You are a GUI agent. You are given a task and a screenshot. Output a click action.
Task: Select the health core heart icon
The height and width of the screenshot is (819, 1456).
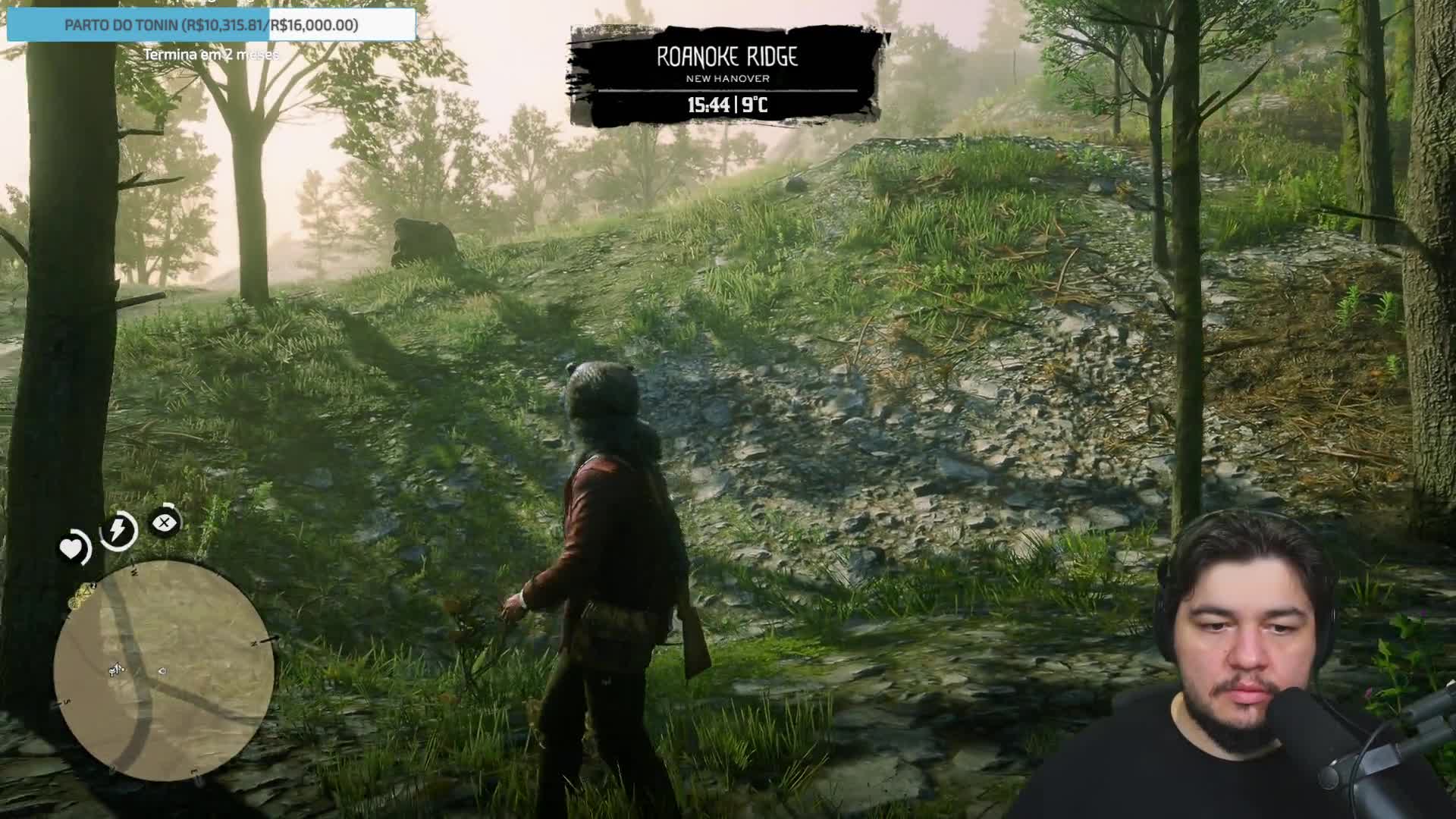(73, 548)
